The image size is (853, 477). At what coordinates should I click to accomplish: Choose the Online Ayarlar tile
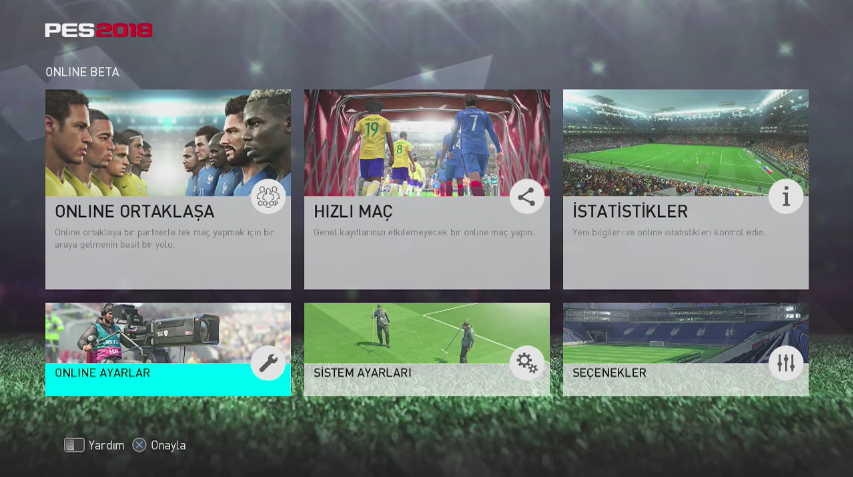point(168,350)
